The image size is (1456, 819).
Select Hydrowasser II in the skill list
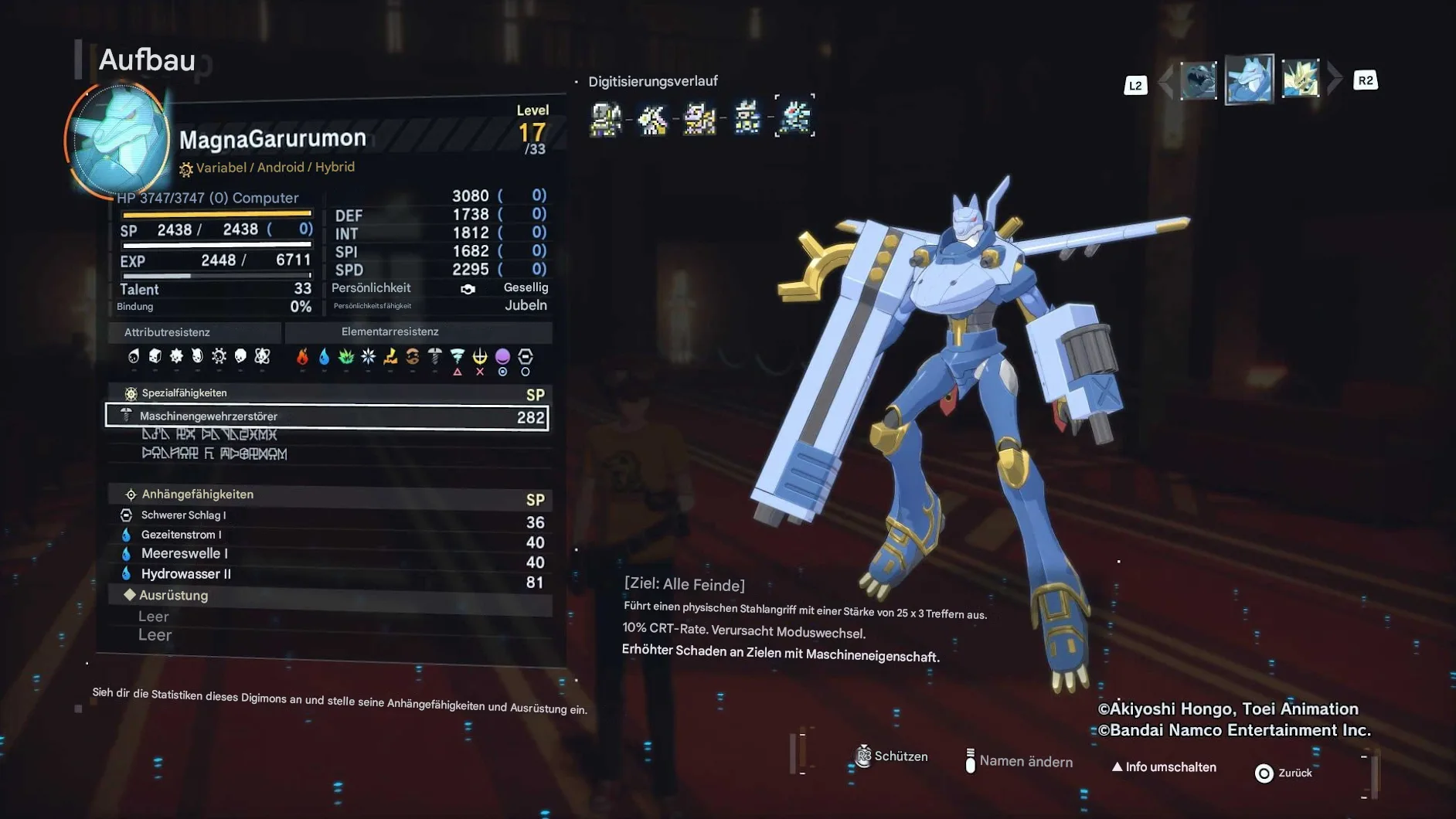tap(185, 574)
